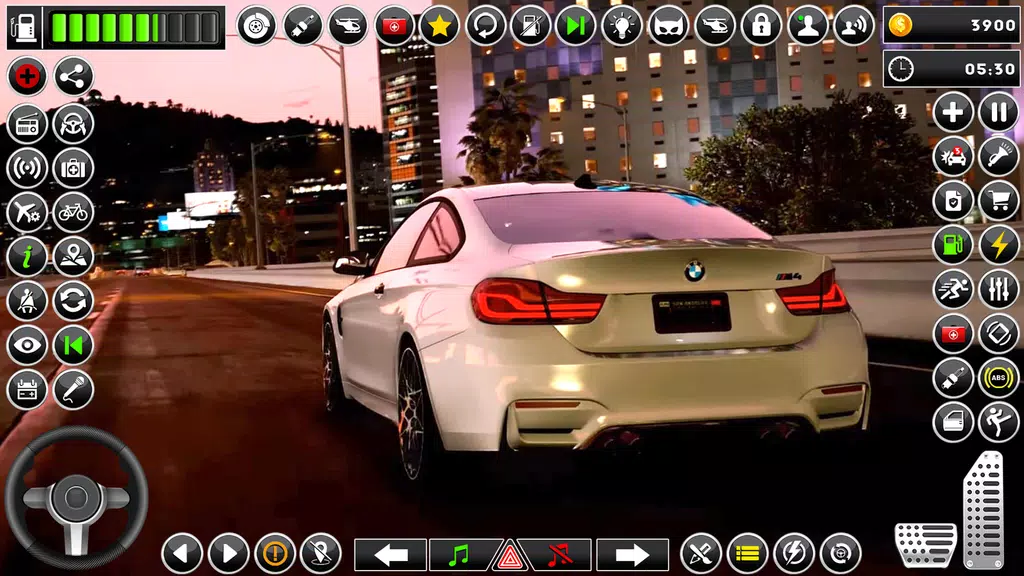The width and height of the screenshot is (1024, 576).
Task: Open the share button
Action: pos(73,76)
